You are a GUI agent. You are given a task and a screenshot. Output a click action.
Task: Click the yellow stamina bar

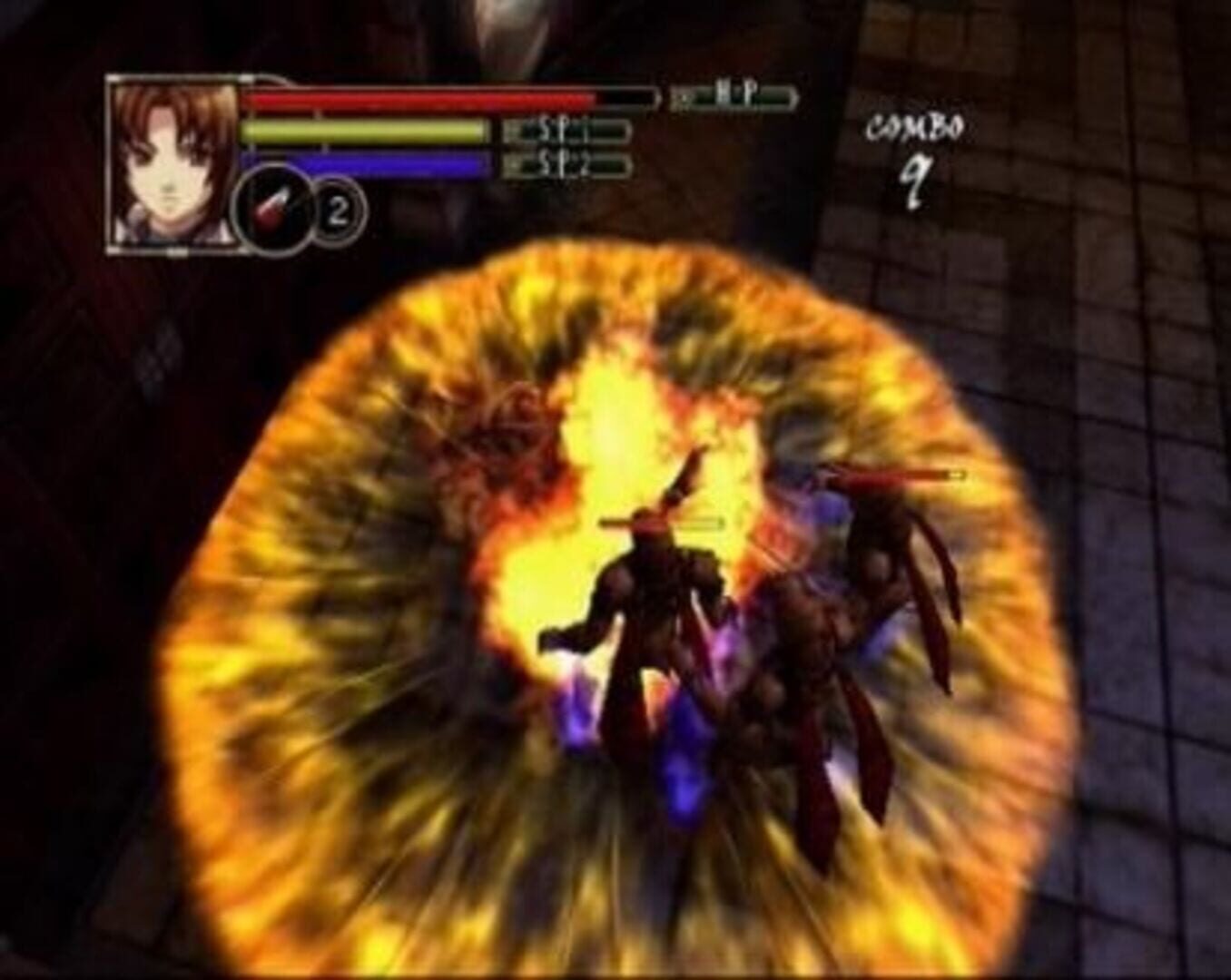pyautogui.click(x=363, y=131)
